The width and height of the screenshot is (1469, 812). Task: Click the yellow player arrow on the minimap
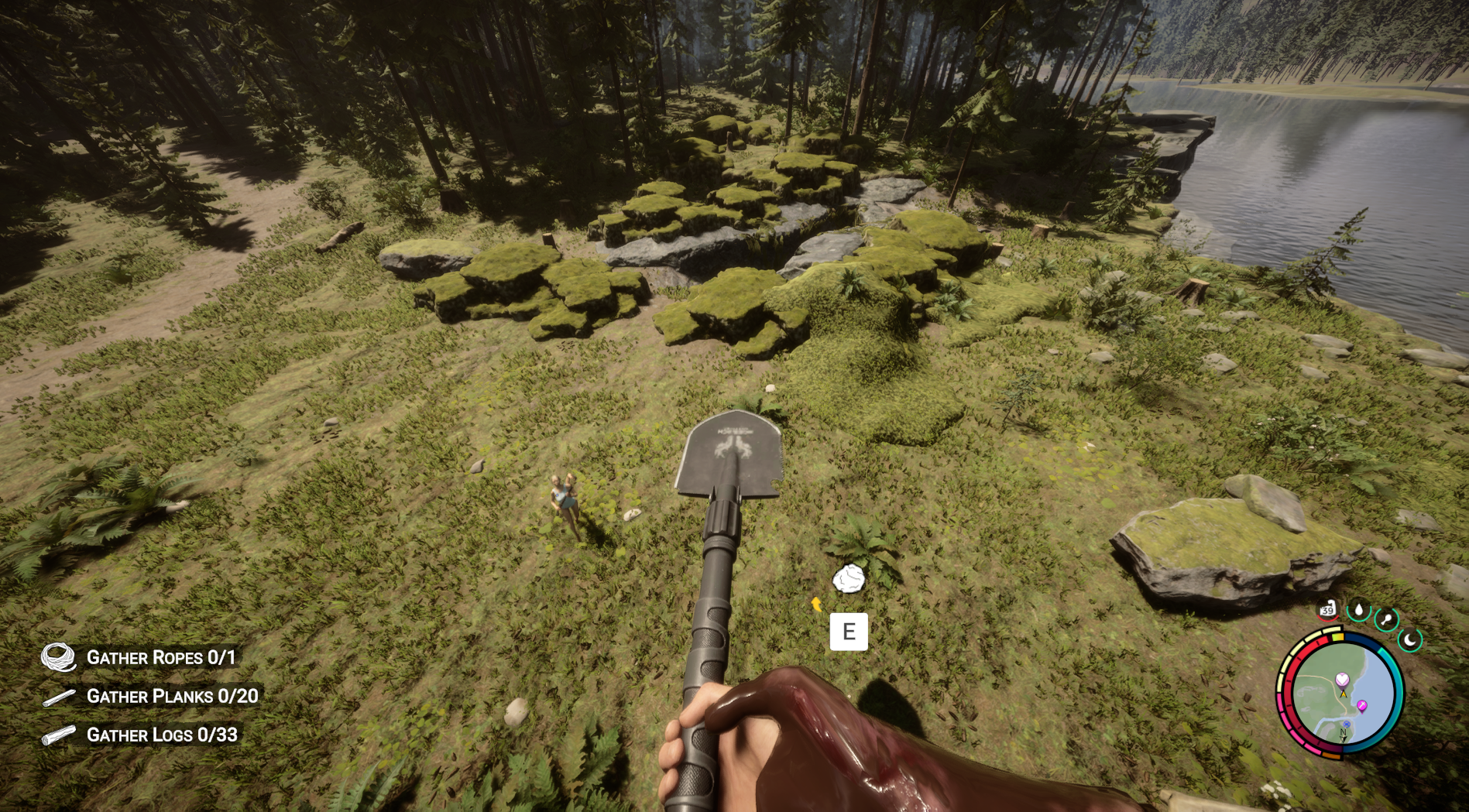[1343, 694]
